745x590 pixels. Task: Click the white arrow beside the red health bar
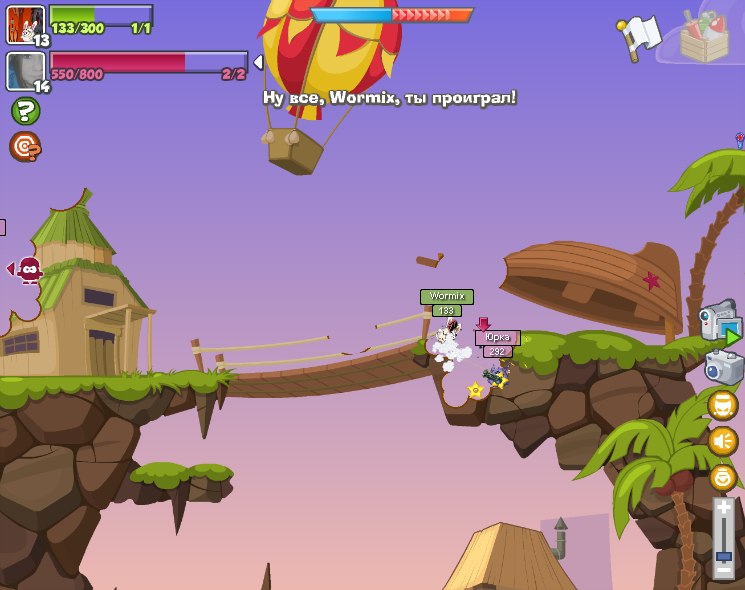[258, 63]
